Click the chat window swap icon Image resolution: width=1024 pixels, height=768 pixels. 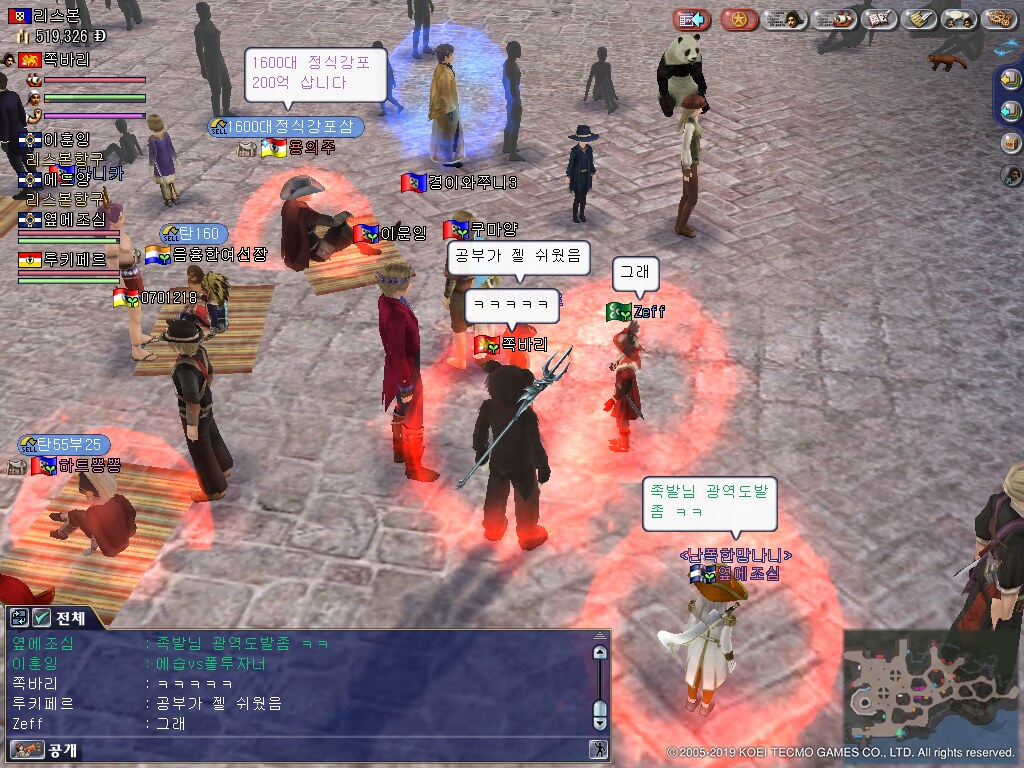coord(19,617)
